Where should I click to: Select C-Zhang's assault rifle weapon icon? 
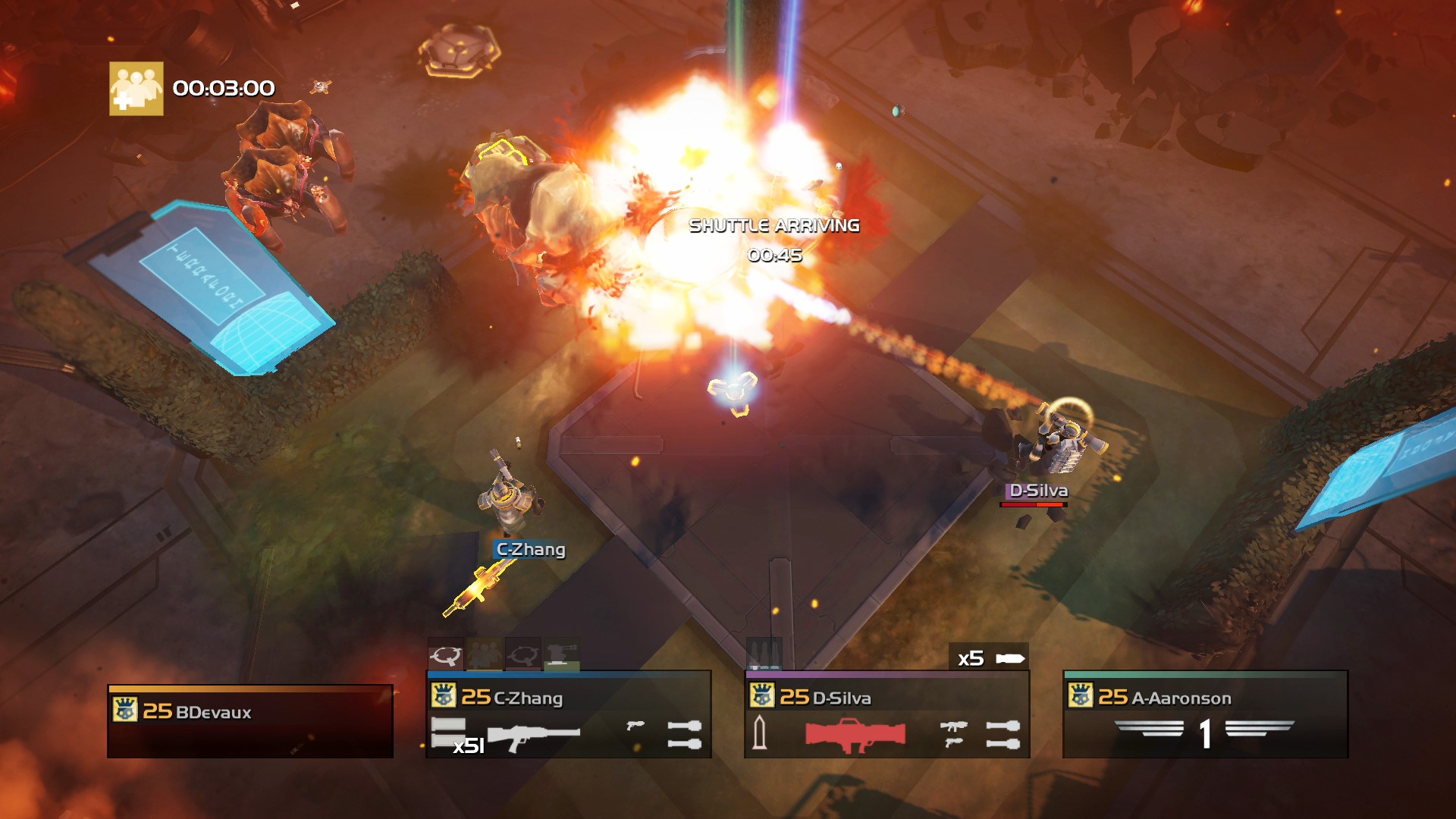pyautogui.click(x=533, y=737)
